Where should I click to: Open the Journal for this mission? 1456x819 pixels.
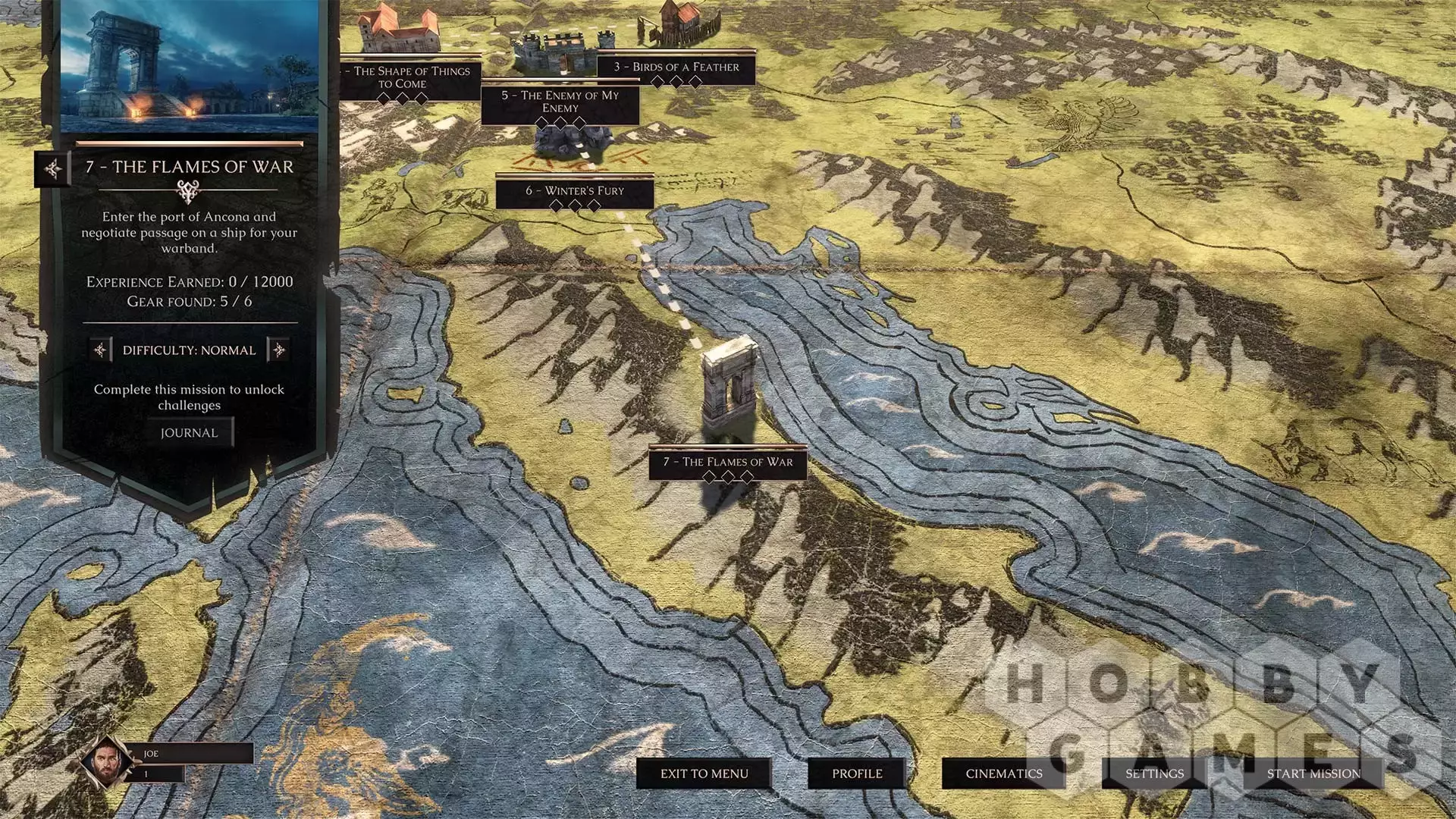190,433
